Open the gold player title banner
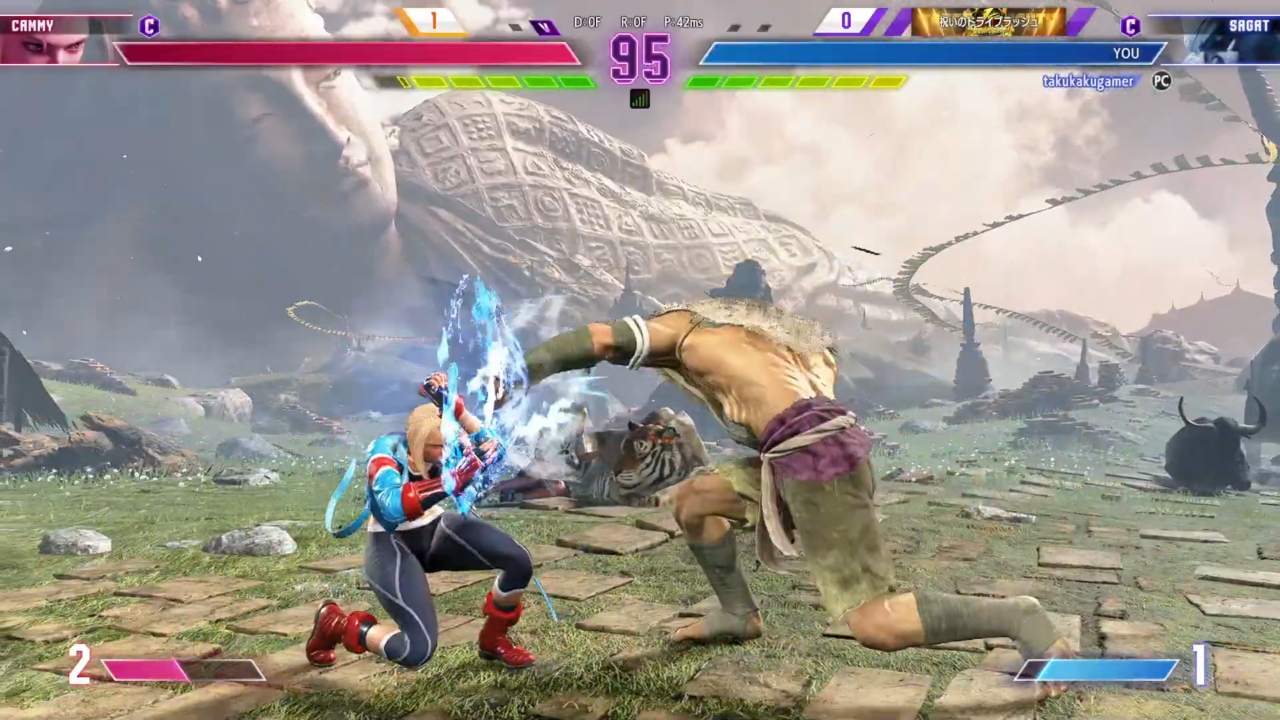Viewport: 1280px width, 720px height. 988,22
